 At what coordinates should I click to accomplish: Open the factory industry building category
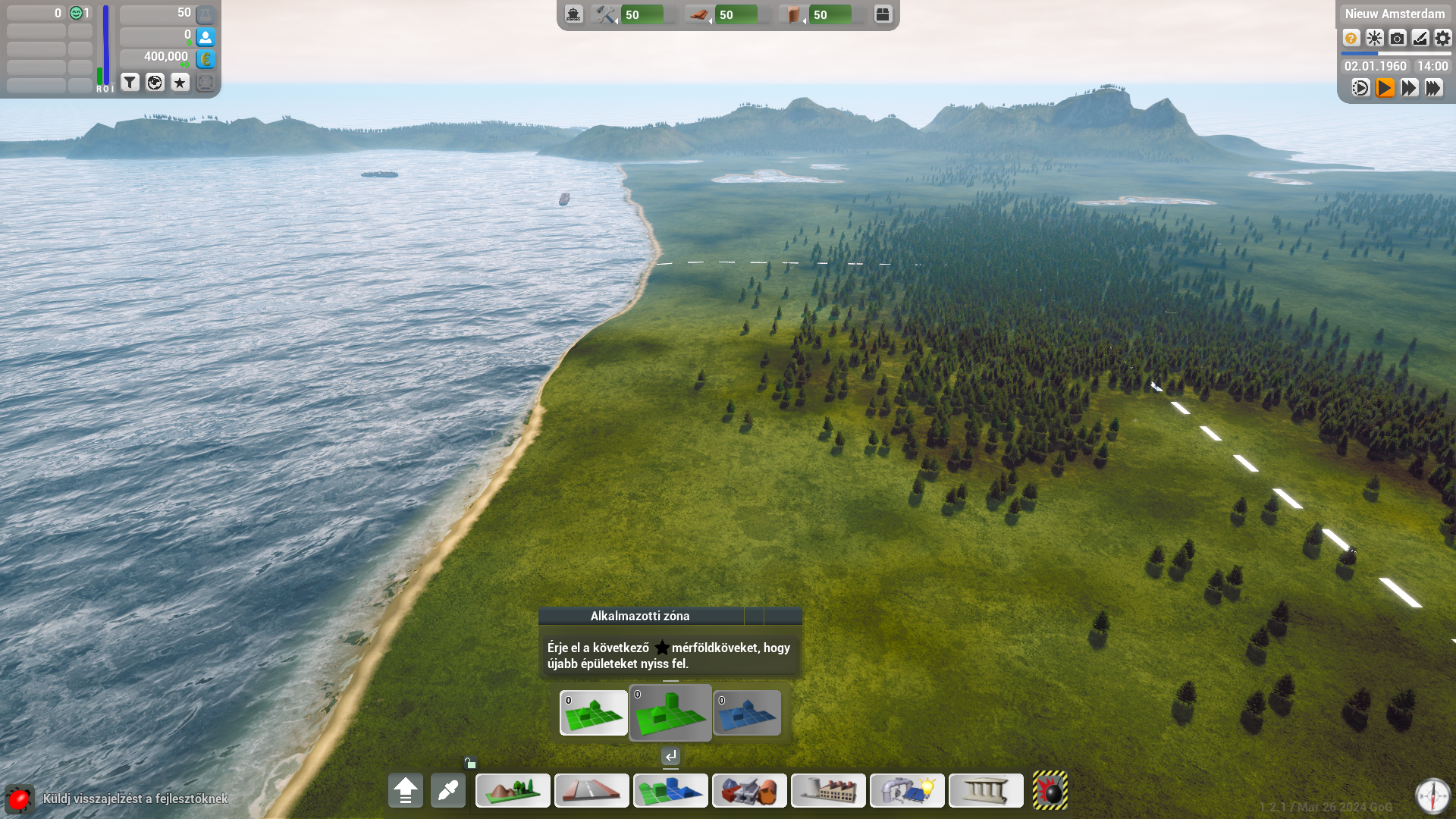(x=828, y=791)
